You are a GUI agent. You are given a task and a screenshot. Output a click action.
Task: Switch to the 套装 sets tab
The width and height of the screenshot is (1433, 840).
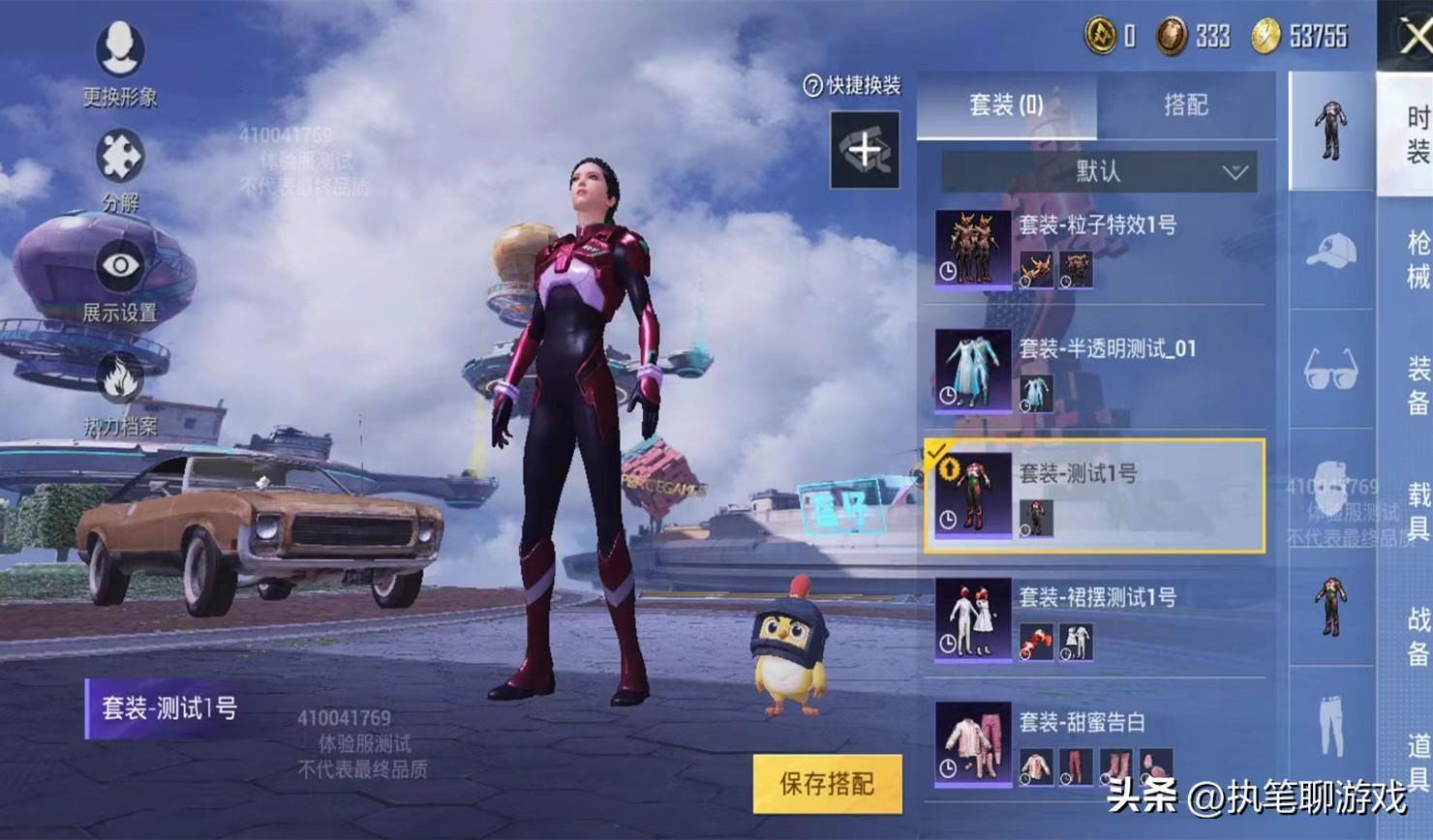[1006, 105]
